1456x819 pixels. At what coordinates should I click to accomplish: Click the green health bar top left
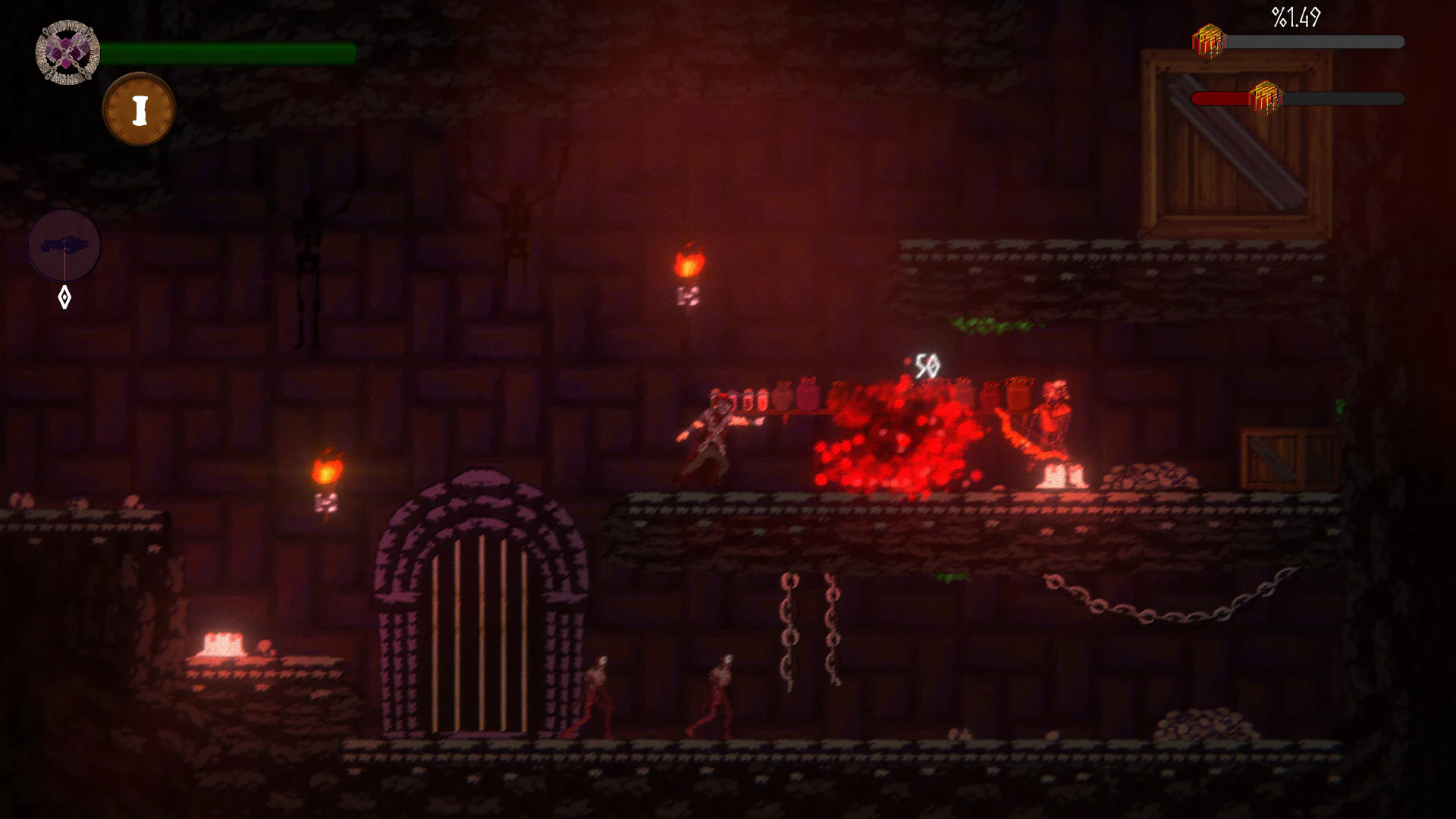click(227, 51)
